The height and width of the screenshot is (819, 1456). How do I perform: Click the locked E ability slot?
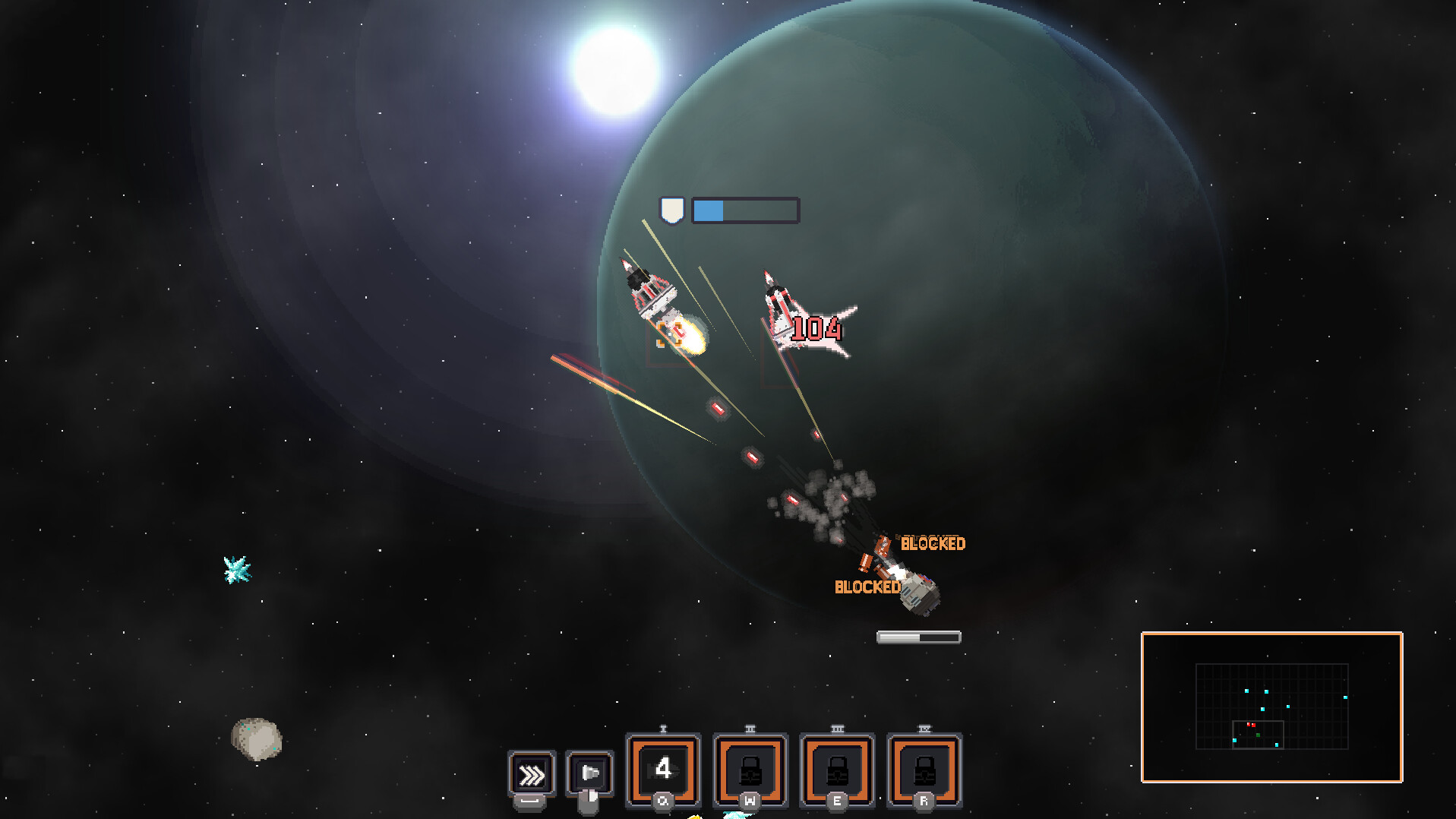[836, 770]
